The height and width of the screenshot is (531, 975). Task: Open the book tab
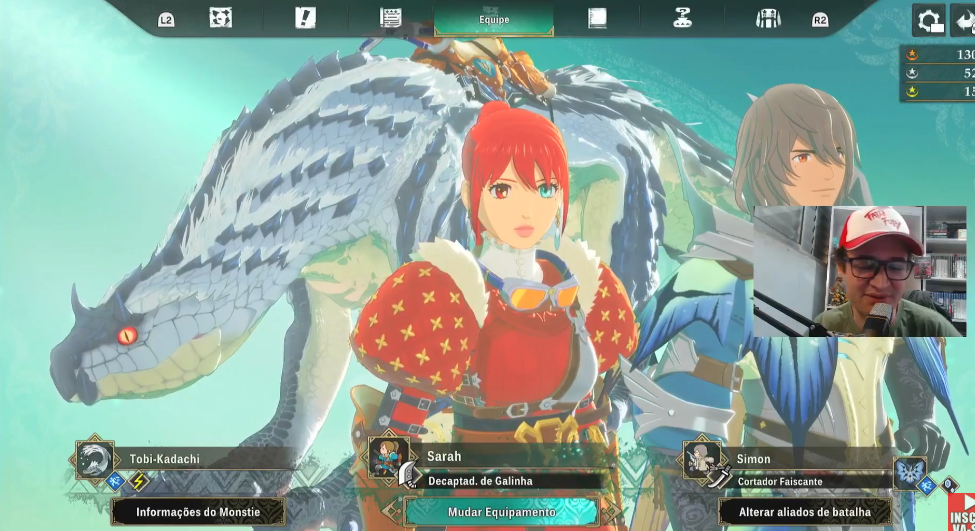coord(597,18)
